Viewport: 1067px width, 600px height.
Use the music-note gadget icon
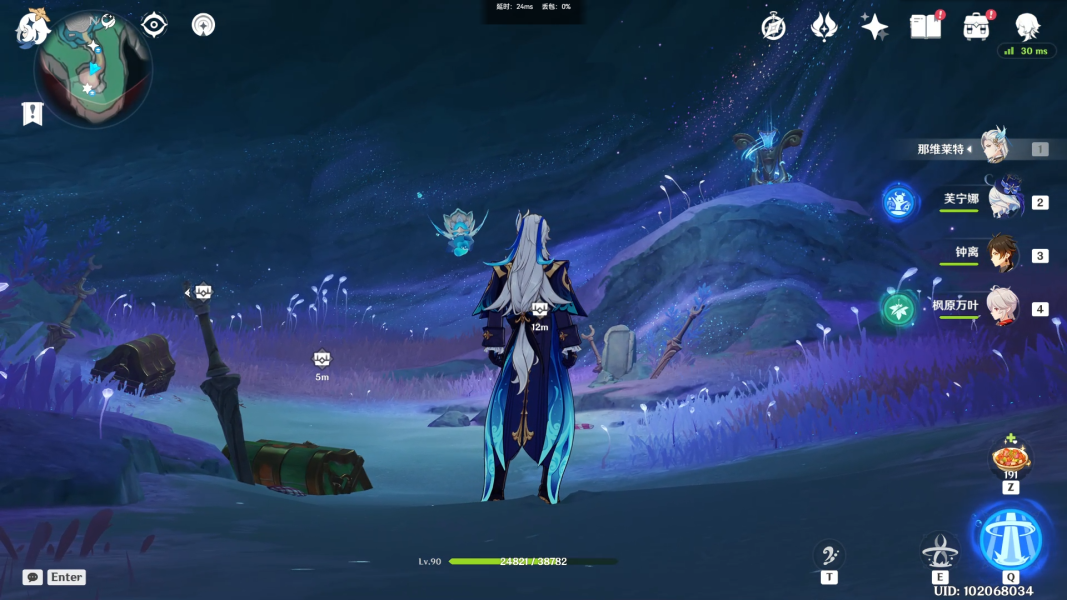pyautogui.click(x=829, y=554)
